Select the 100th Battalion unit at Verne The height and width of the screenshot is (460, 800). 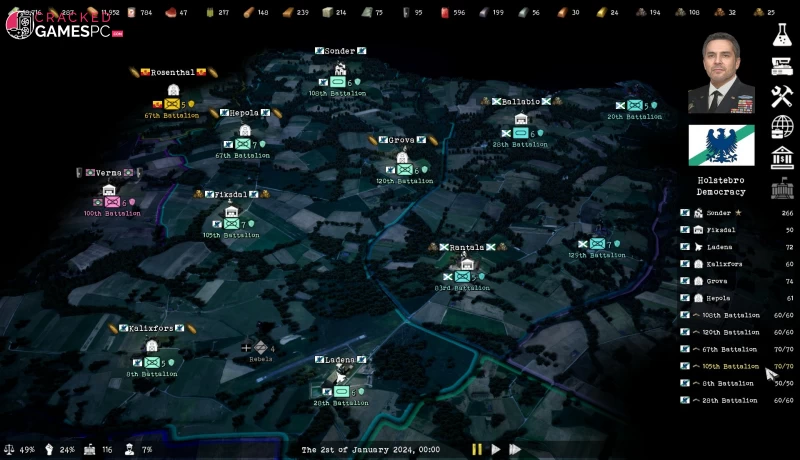[112, 202]
